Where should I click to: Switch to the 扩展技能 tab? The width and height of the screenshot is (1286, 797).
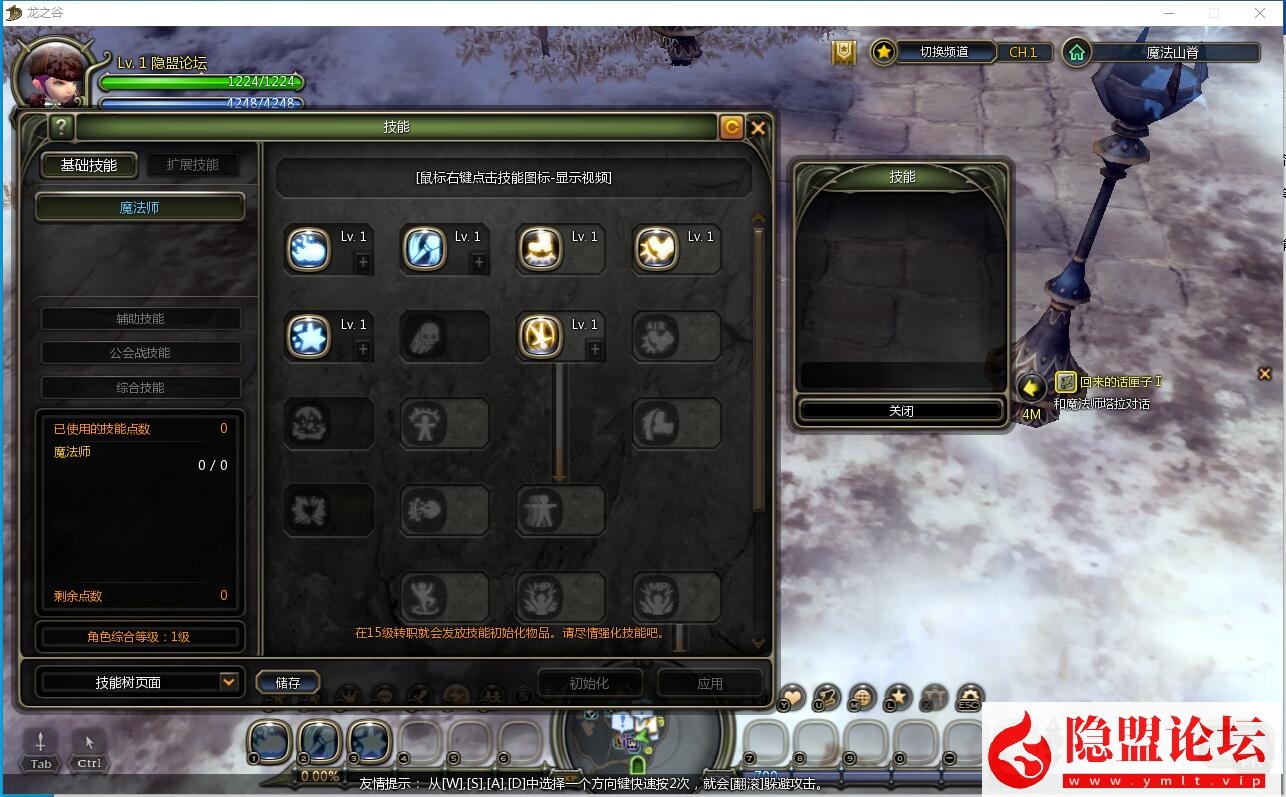[192, 165]
